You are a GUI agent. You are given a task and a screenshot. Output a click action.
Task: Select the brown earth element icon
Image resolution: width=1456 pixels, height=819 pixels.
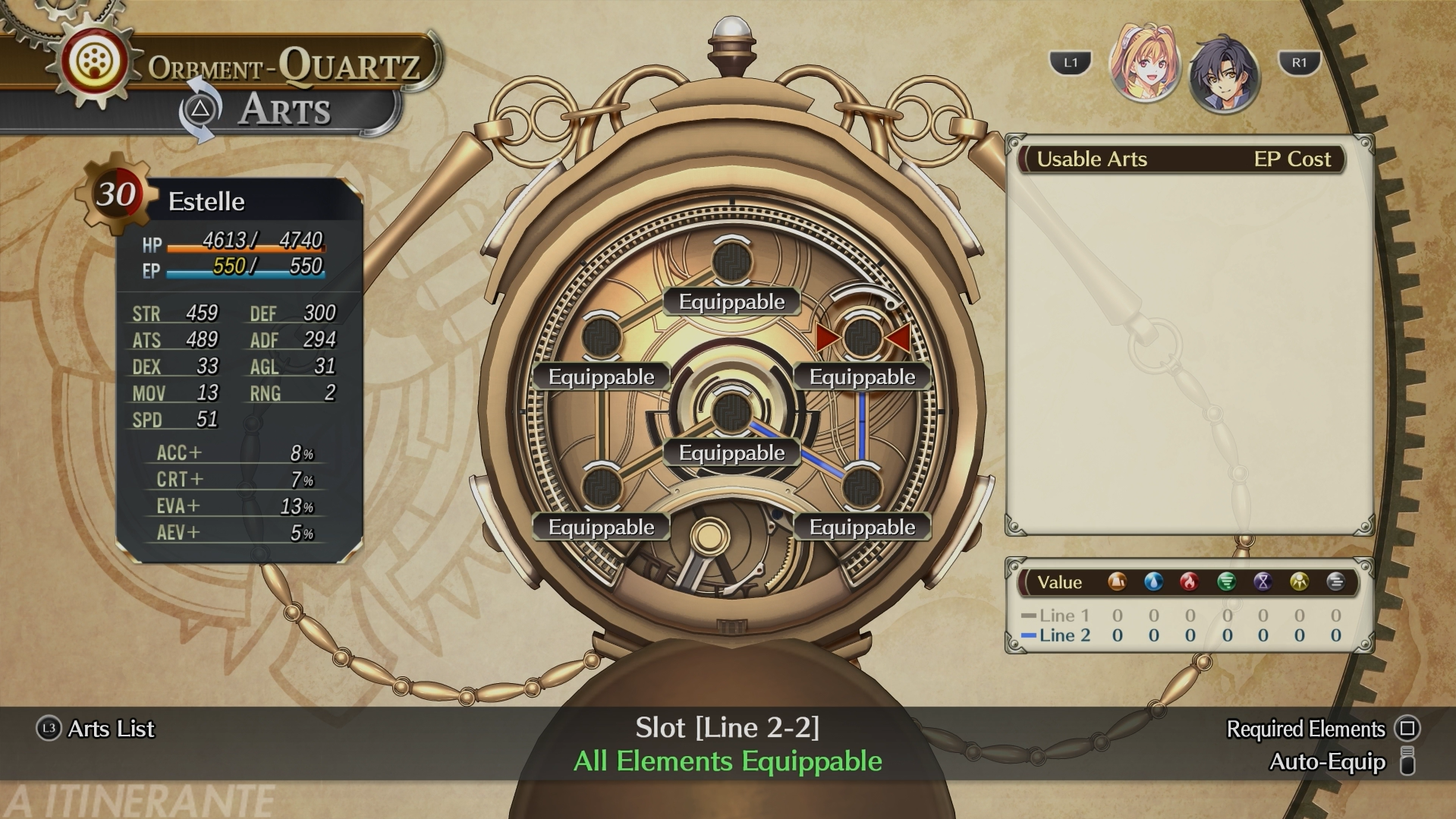point(1116,582)
